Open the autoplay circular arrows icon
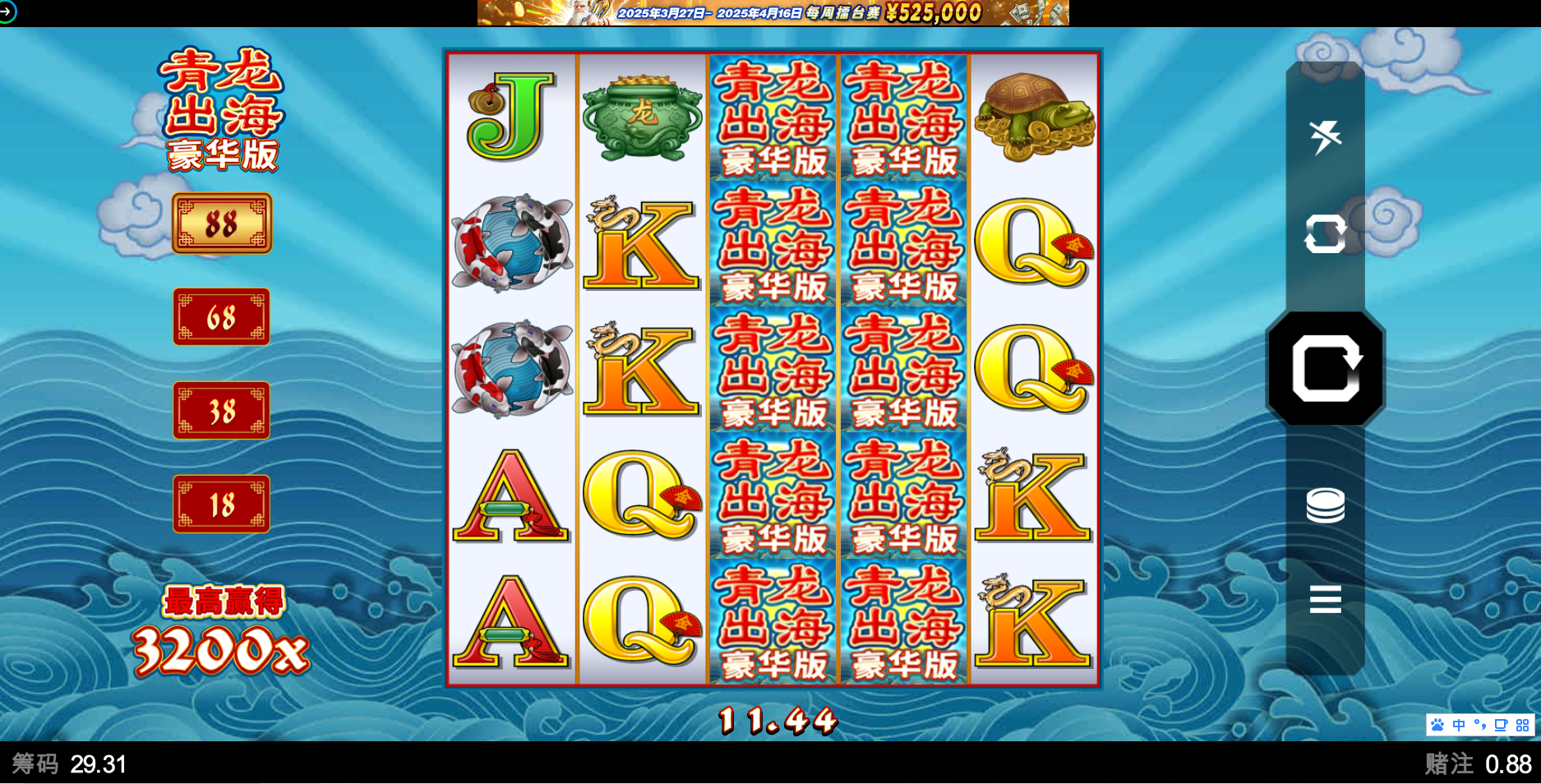This screenshot has width=1541, height=784. (x=1326, y=234)
